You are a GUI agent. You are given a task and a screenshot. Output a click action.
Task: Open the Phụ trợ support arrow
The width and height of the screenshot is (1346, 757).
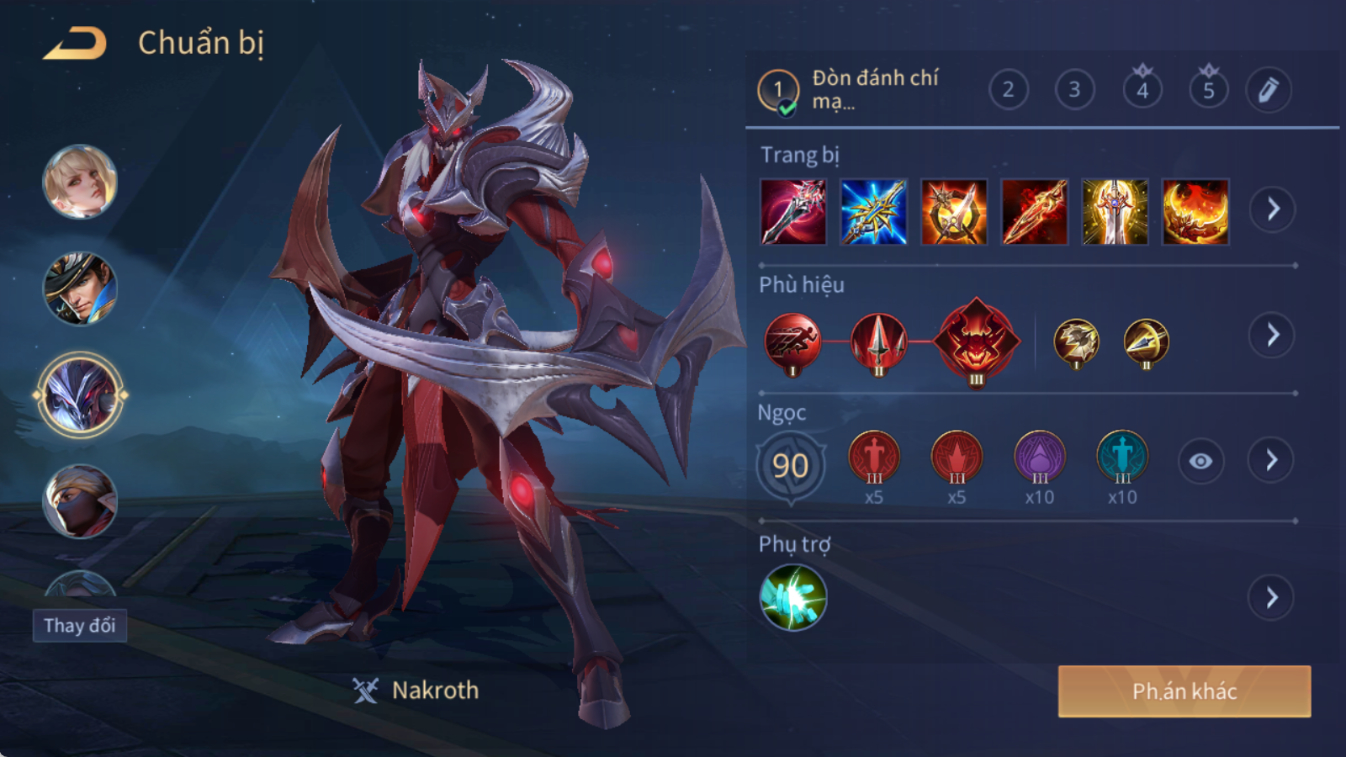coord(1272,598)
